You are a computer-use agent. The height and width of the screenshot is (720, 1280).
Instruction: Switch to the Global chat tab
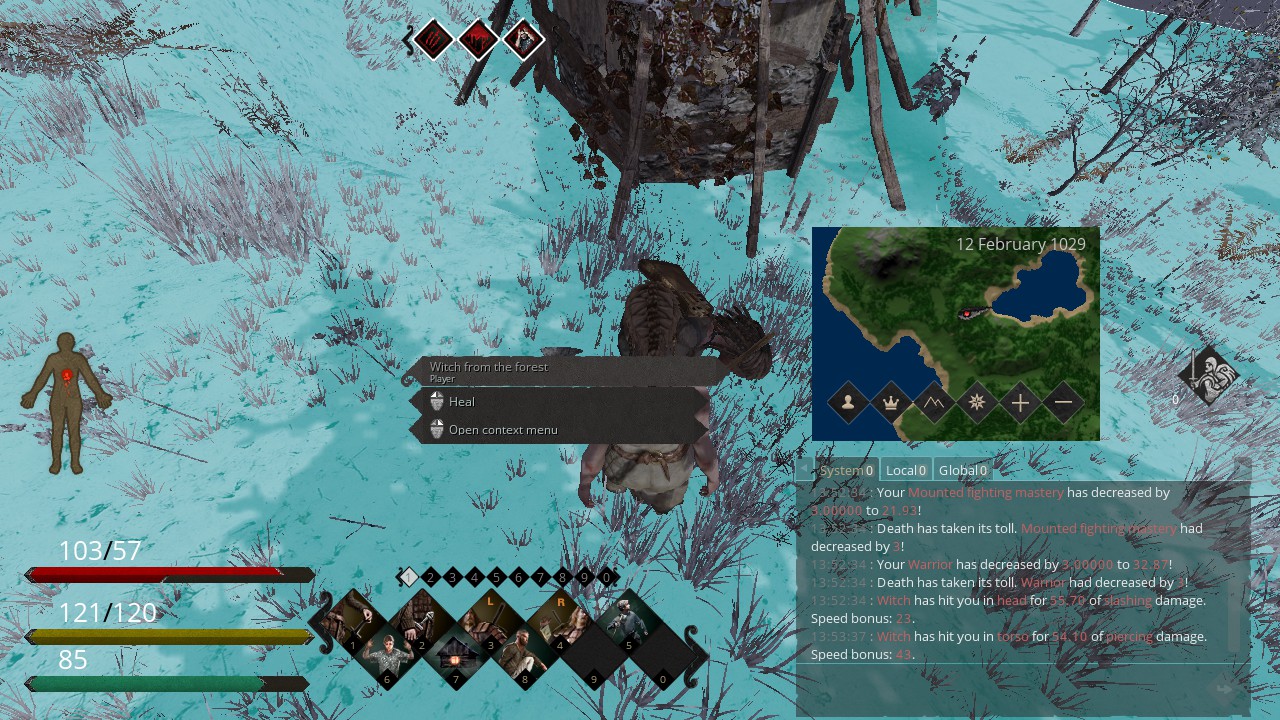pos(963,470)
